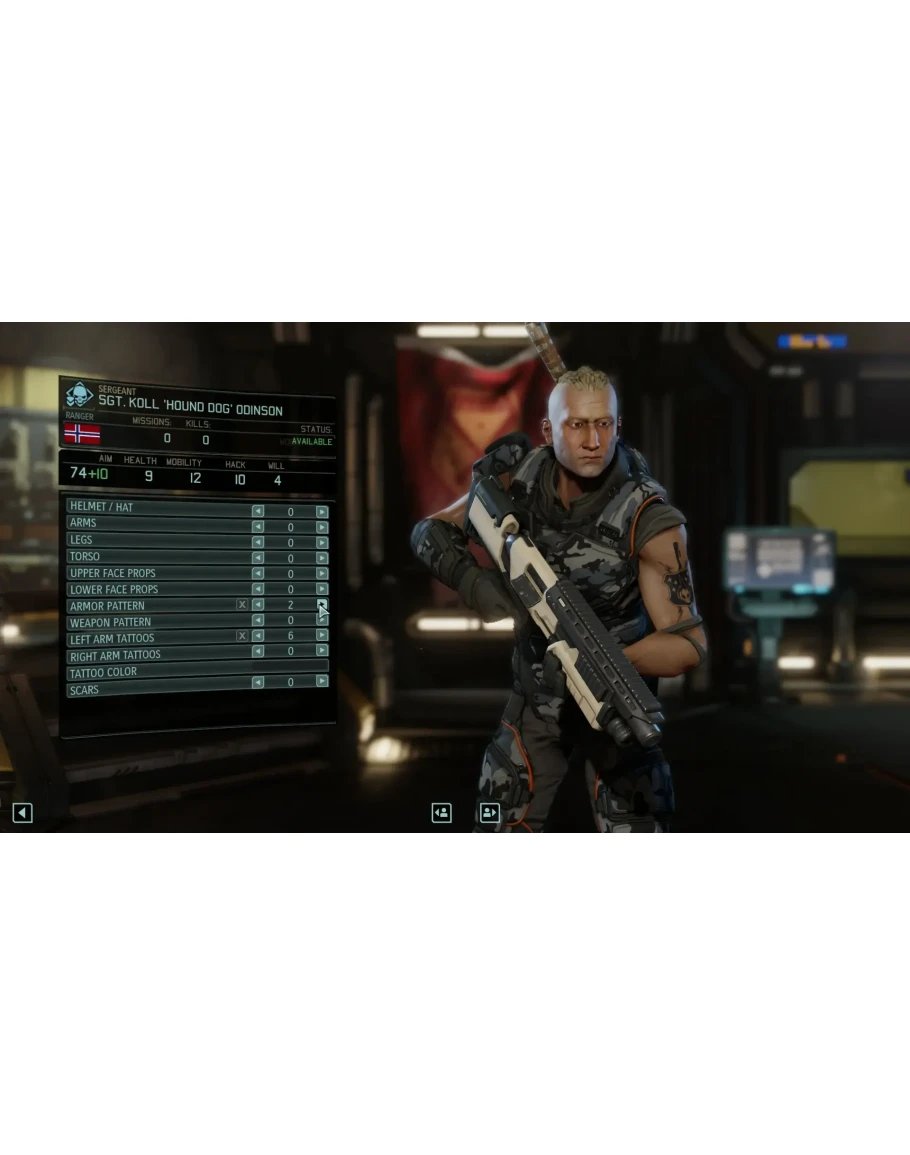Increase the Scars option value

point(322,681)
